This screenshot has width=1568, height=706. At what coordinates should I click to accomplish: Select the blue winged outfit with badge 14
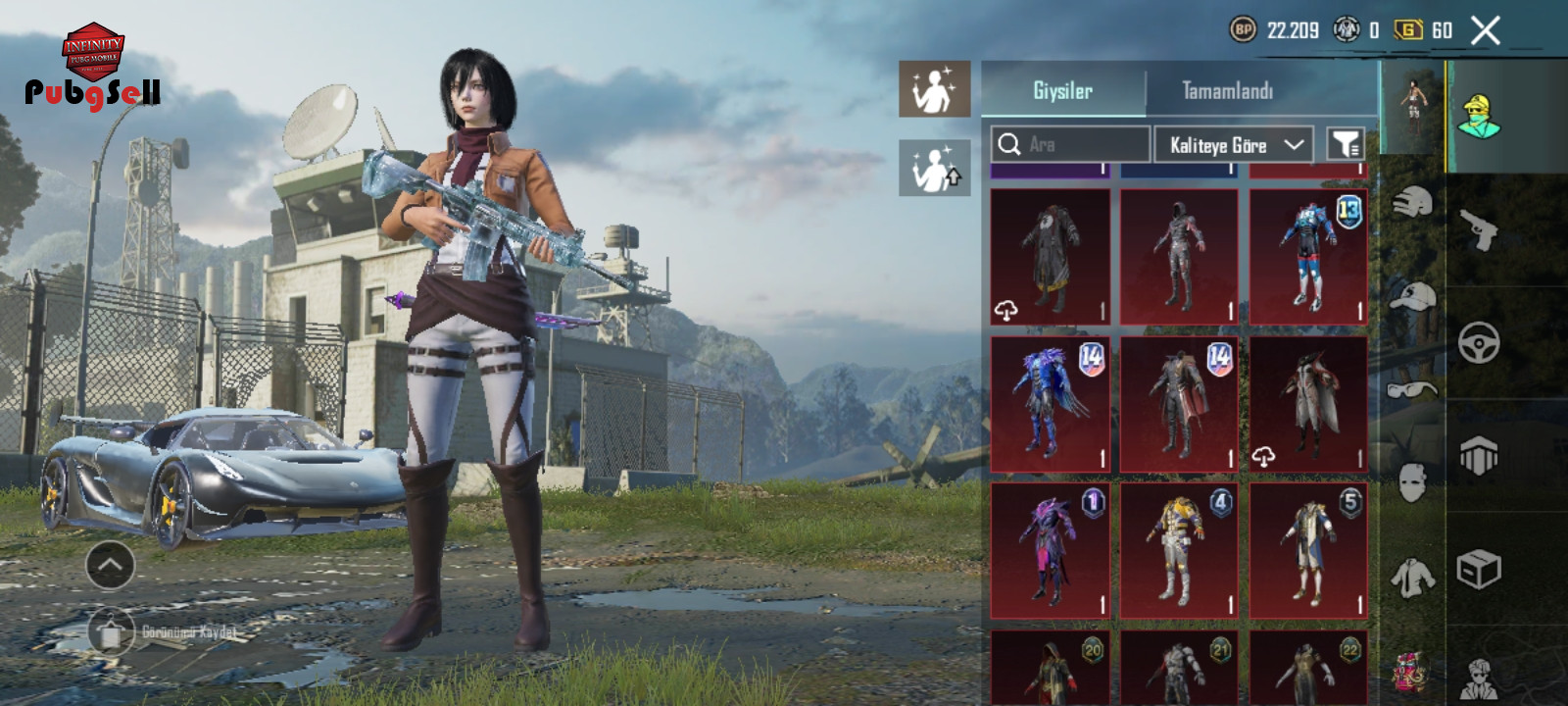(1051, 404)
